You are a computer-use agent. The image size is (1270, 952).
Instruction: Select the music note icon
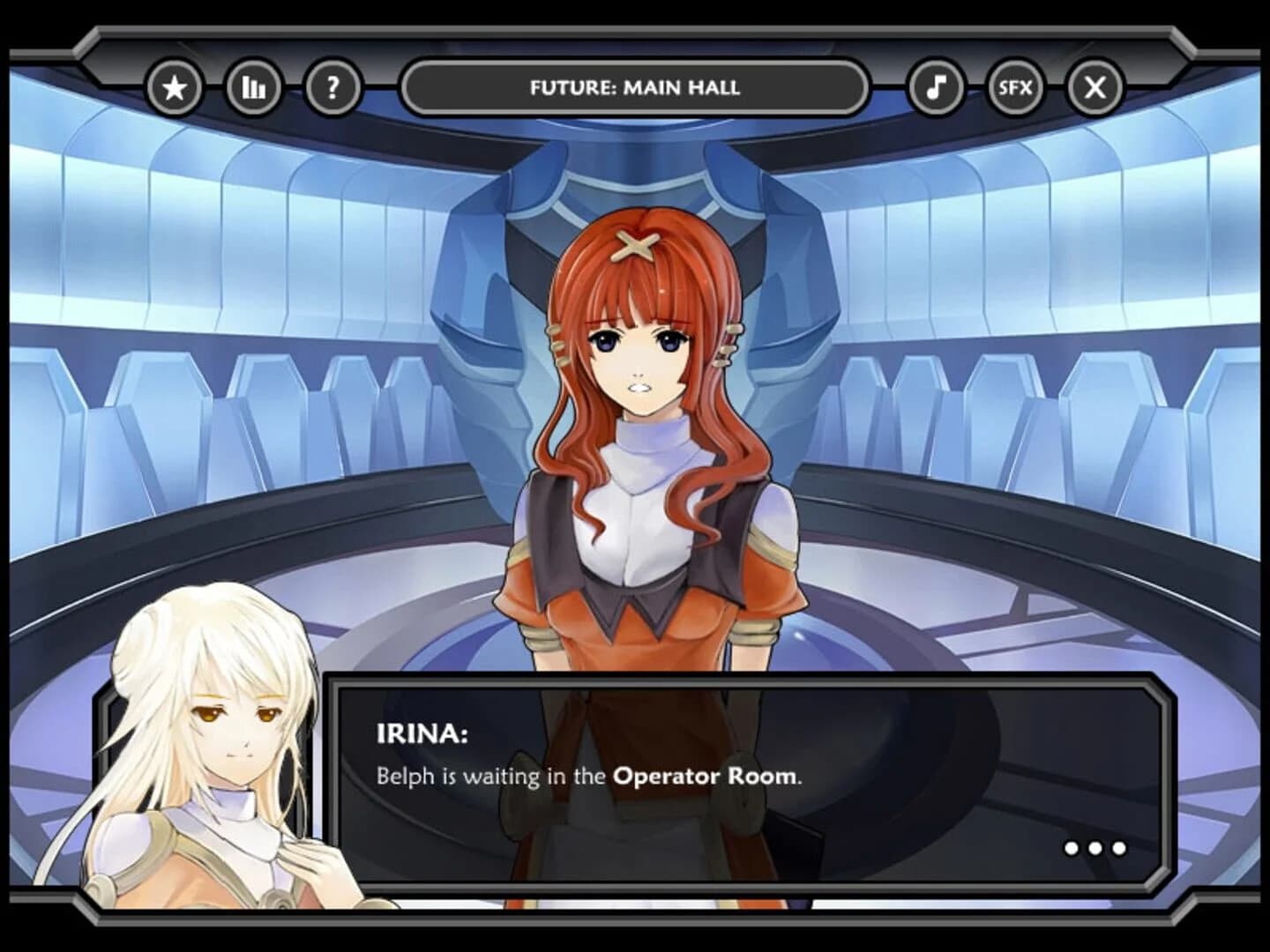click(x=938, y=86)
